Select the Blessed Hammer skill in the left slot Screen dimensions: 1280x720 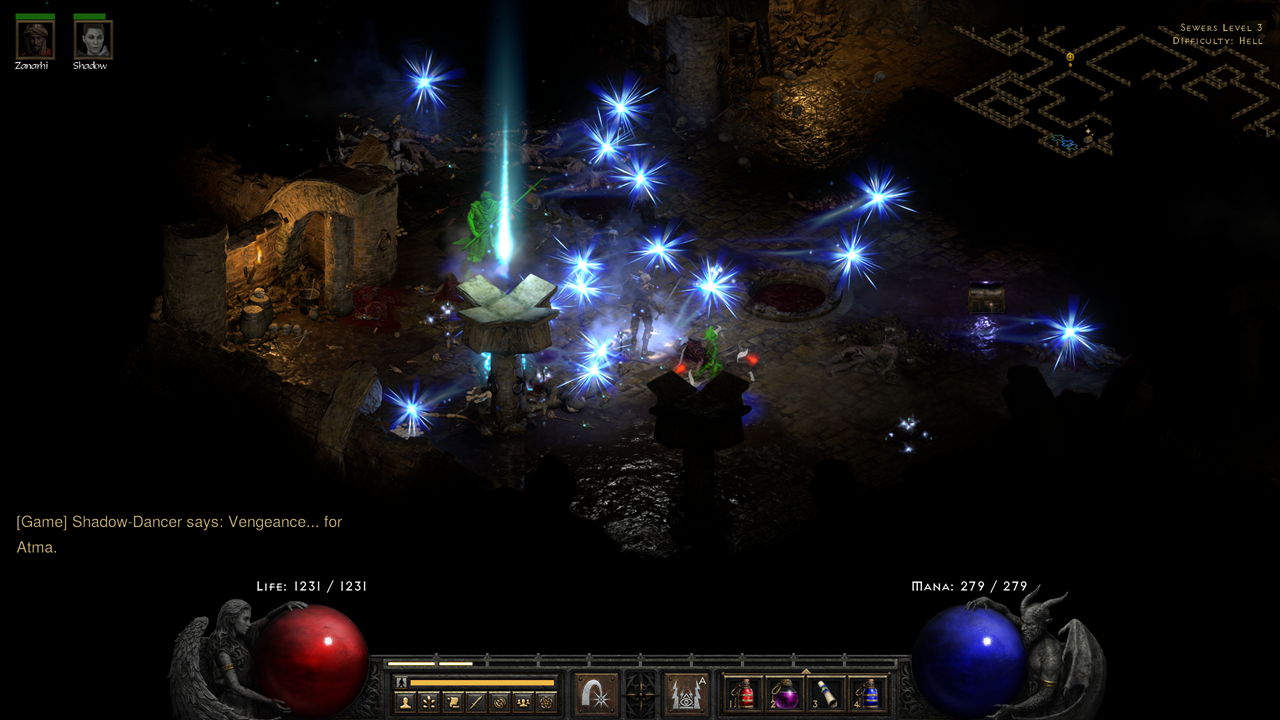595,694
